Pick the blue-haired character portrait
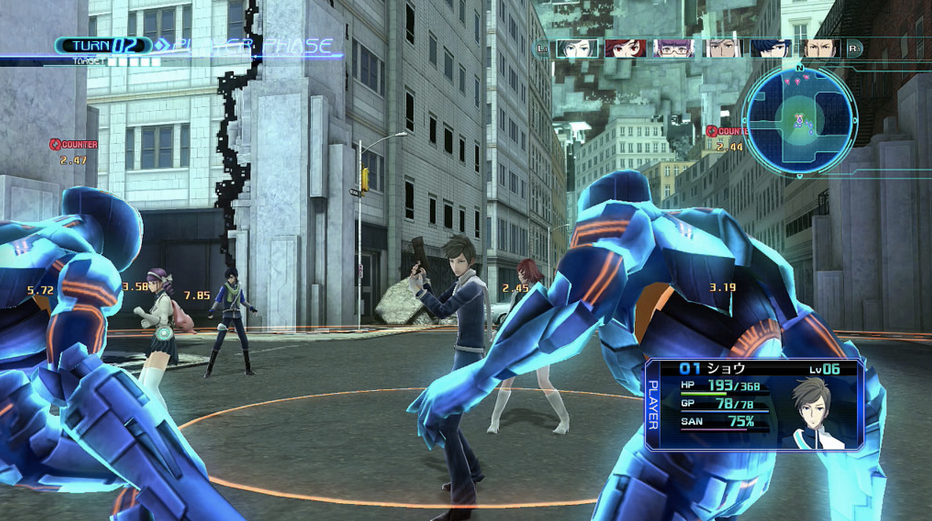Screen dimensions: 932x521 tap(771, 48)
